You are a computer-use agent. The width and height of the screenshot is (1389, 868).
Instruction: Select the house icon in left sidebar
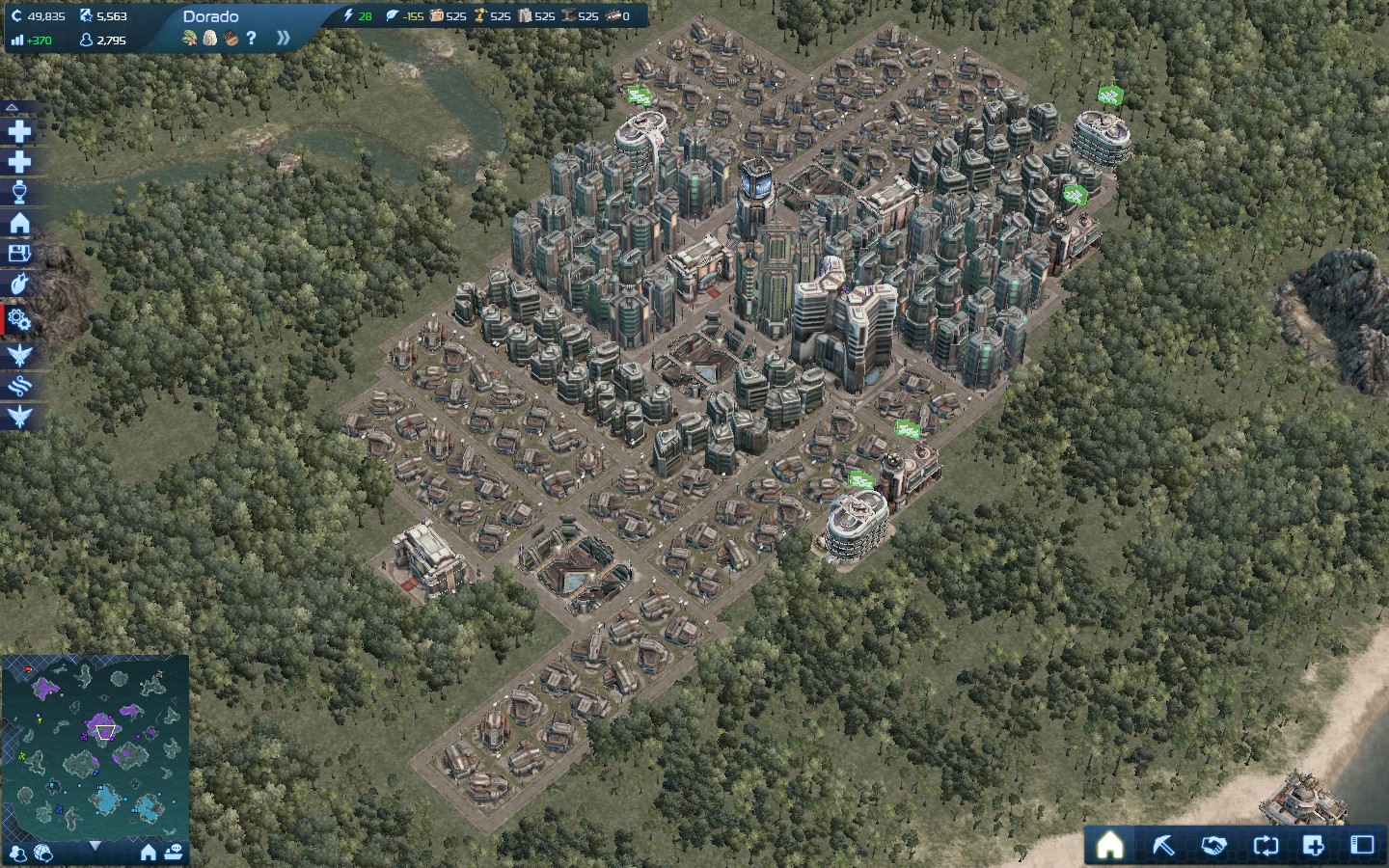click(x=19, y=224)
